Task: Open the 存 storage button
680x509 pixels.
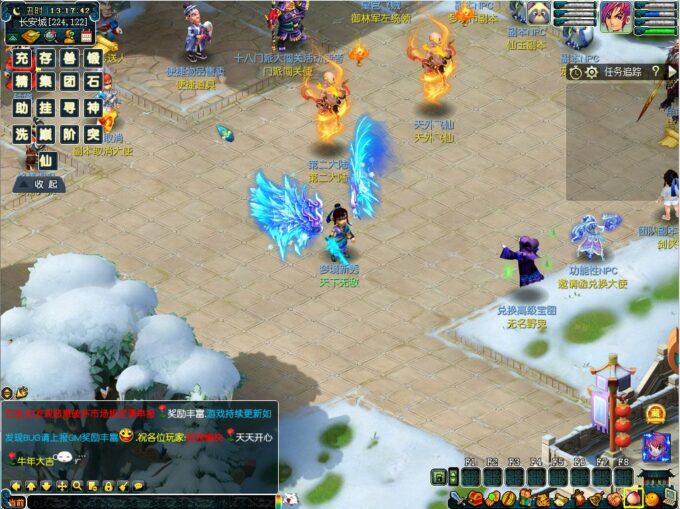Action: tap(46, 58)
